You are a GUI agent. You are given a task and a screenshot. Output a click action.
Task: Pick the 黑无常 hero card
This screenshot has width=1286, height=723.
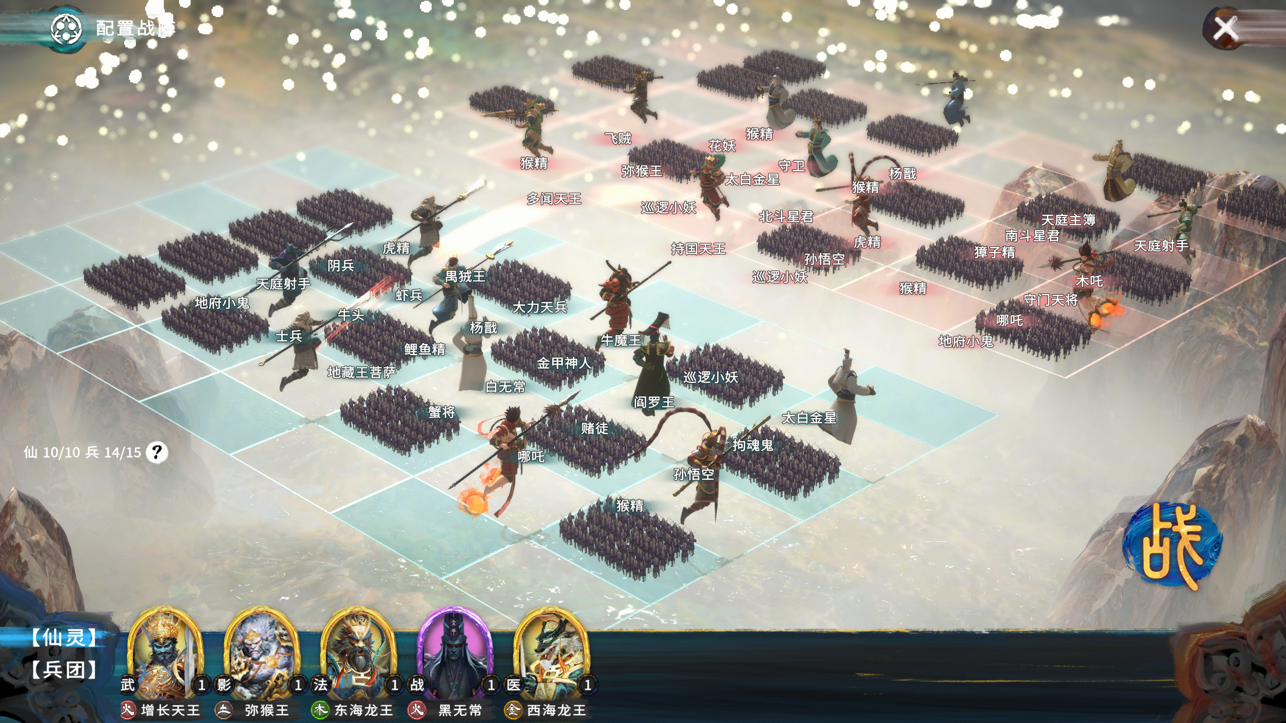(x=454, y=655)
